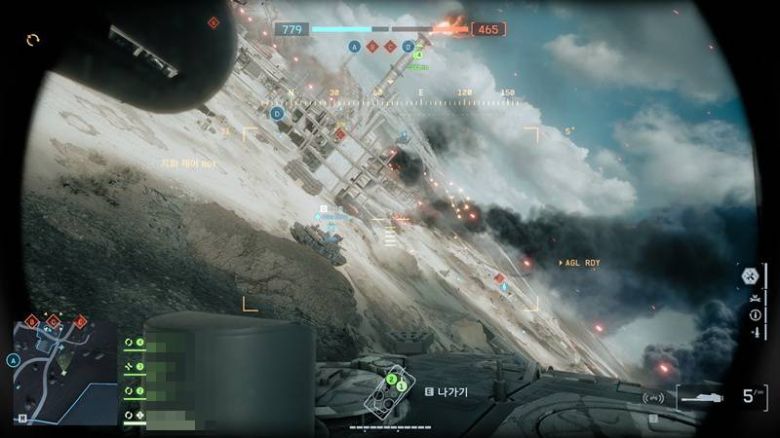The height and width of the screenshot is (438, 780).
Task: Click the orange circular icon in top-left corner
Action: pyautogui.click(x=34, y=40)
